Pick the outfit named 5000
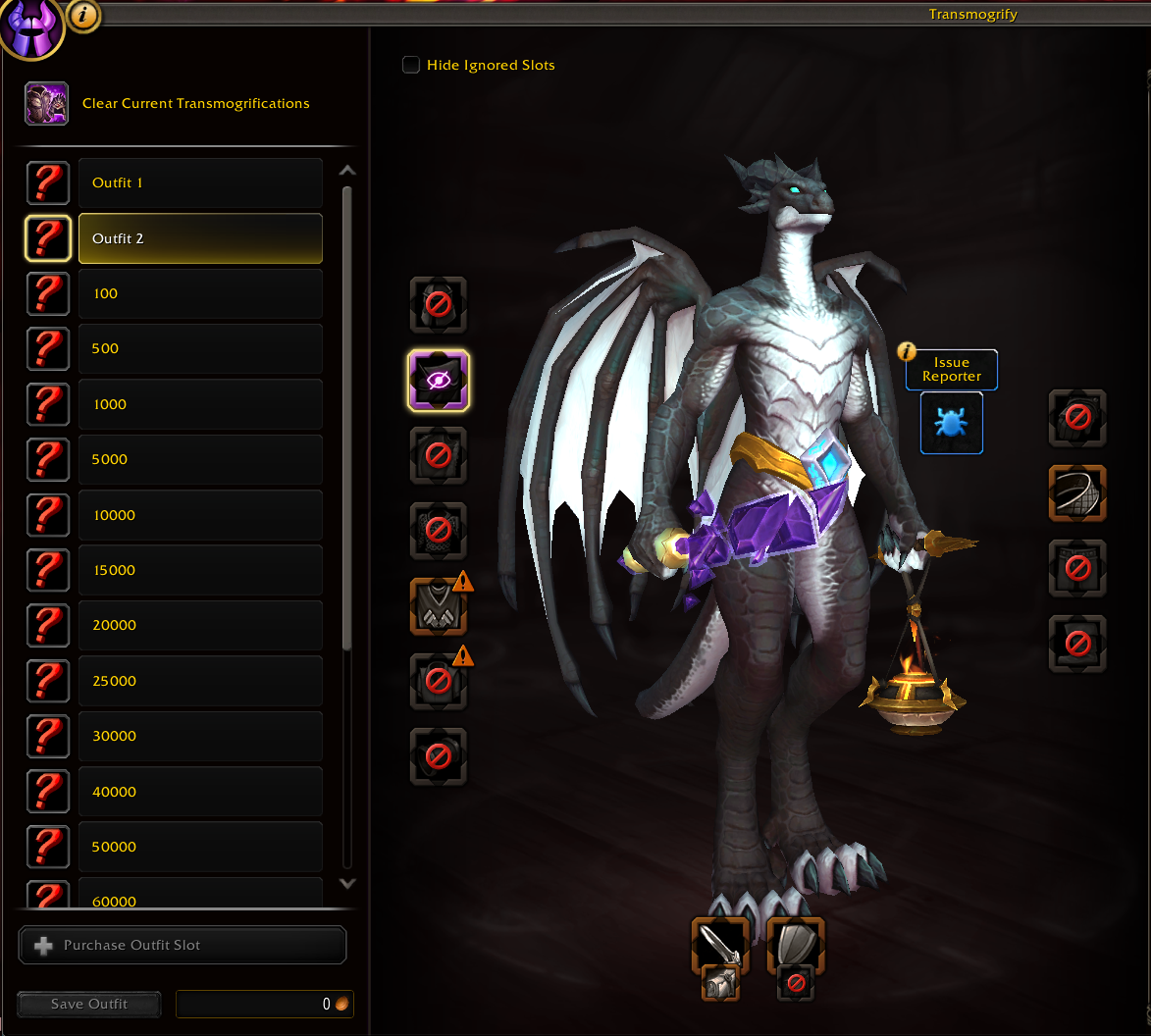1151x1036 pixels. pyautogui.click(x=200, y=459)
